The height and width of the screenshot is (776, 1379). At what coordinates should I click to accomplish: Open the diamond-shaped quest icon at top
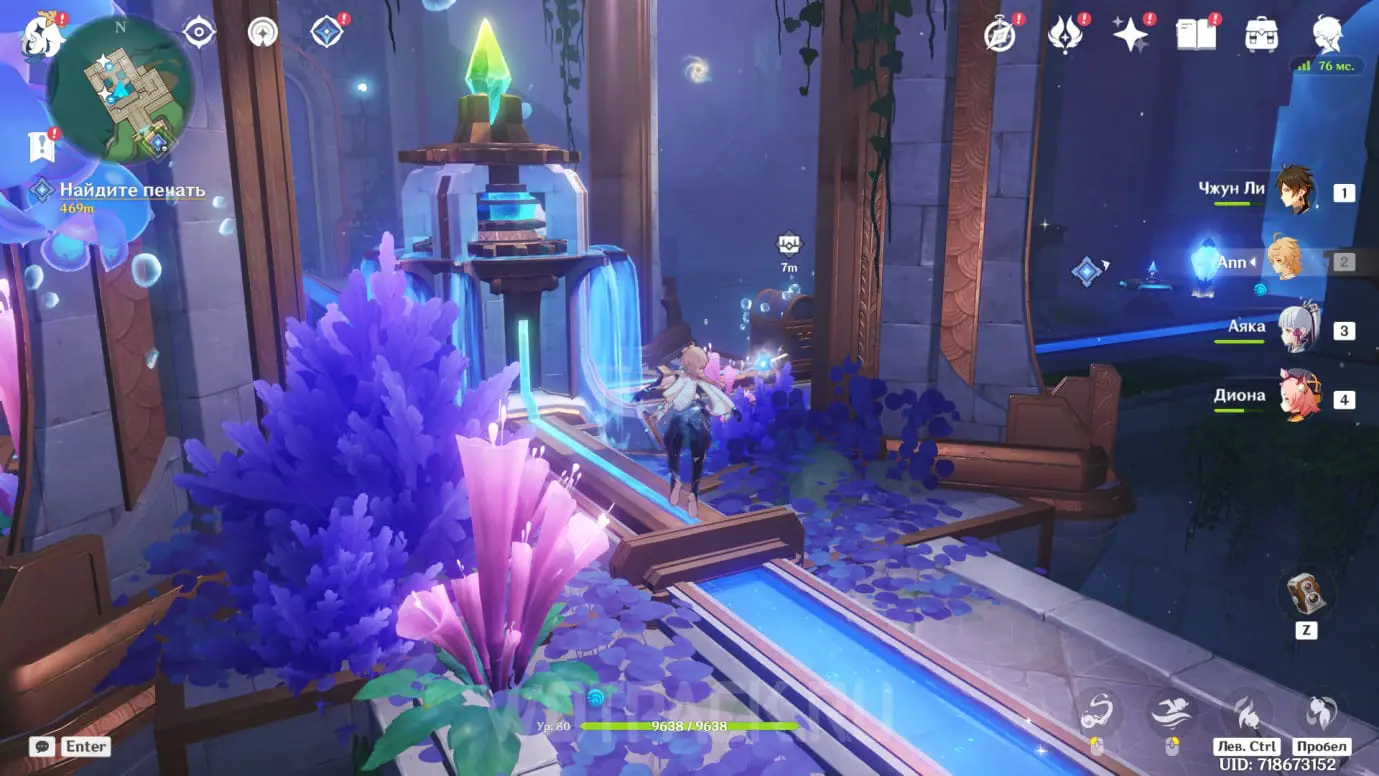[x=327, y=32]
